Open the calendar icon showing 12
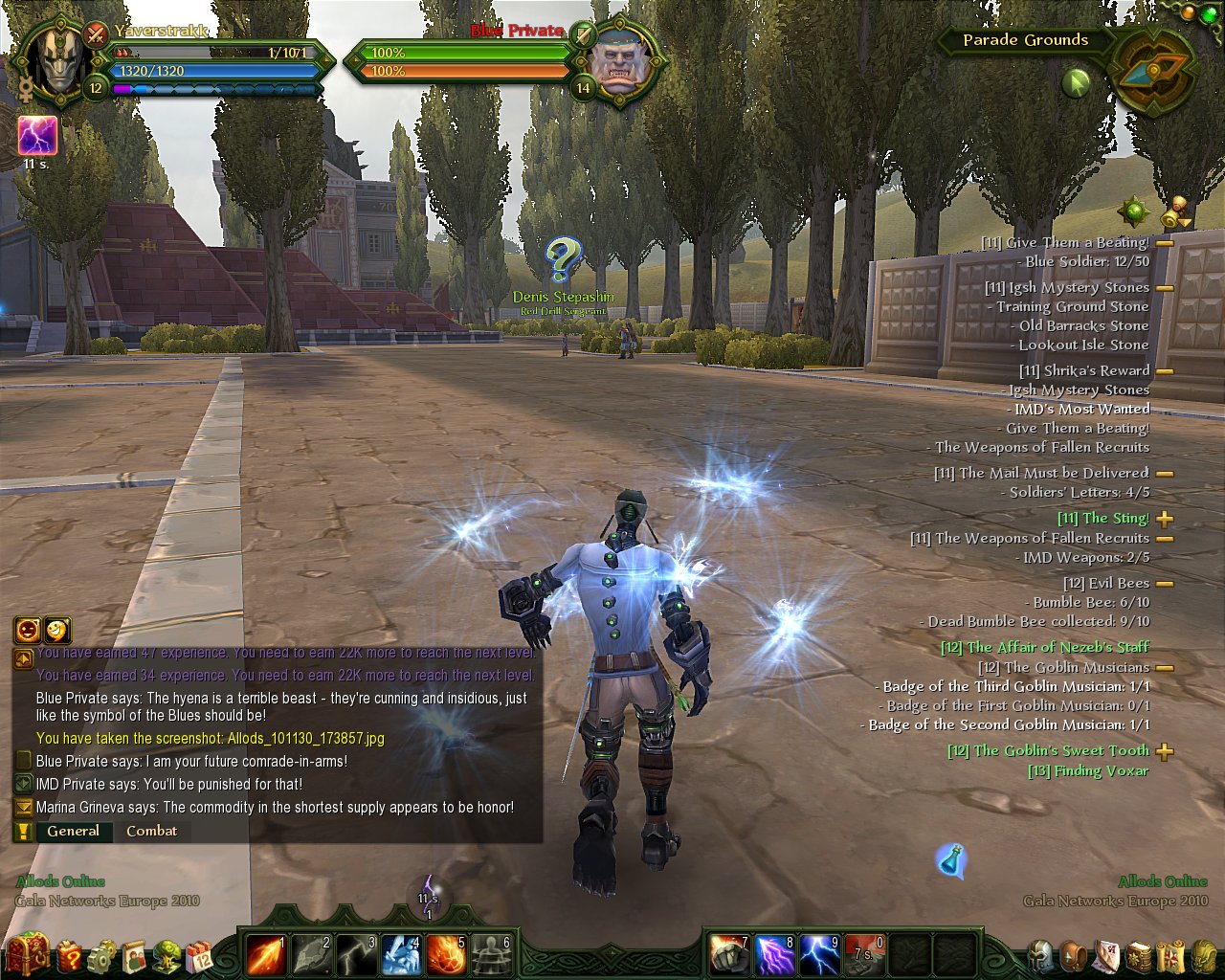The height and width of the screenshot is (980, 1225). click(200, 955)
